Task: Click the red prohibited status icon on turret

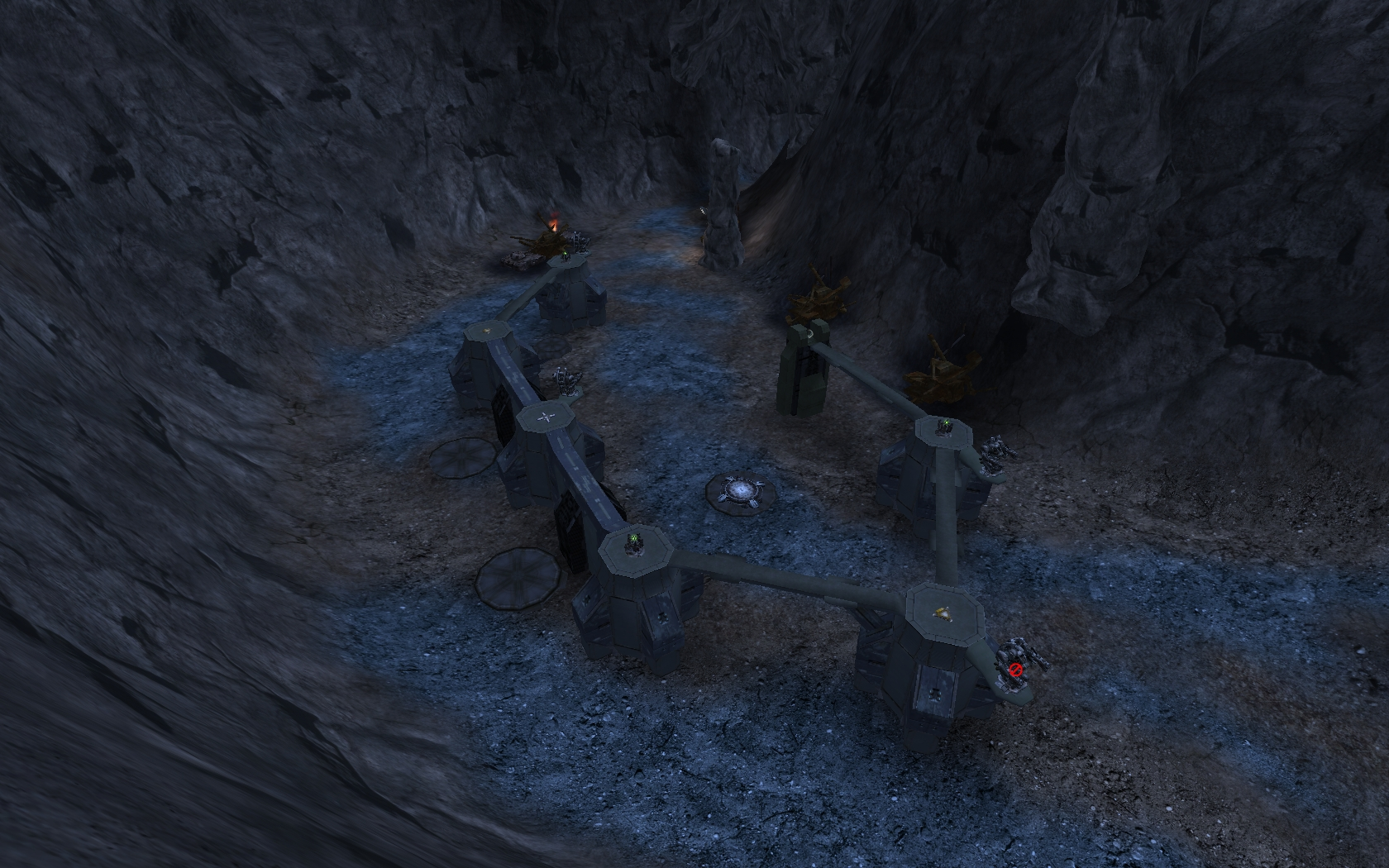Action: coord(1016,668)
